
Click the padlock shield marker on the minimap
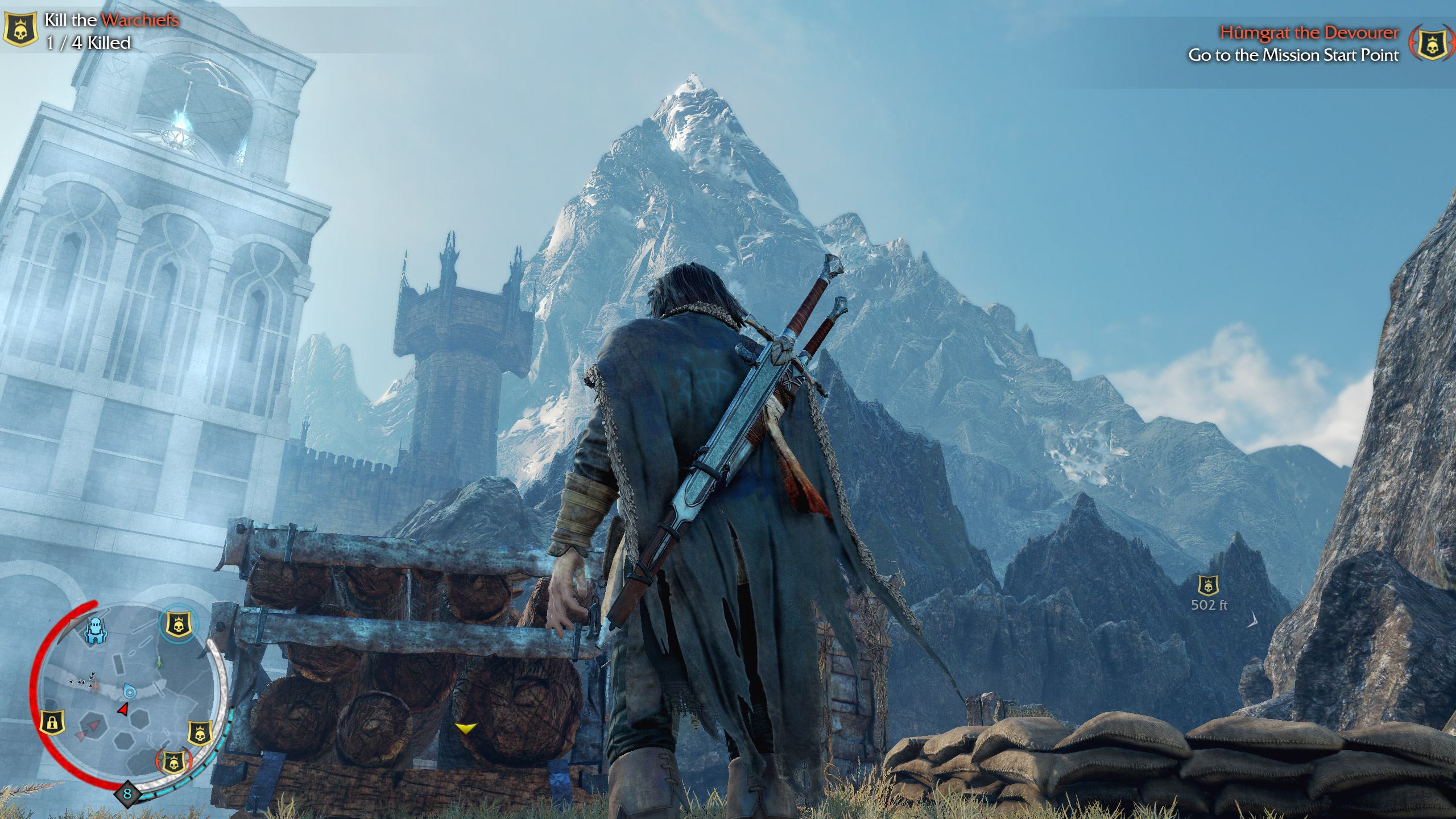[x=52, y=723]
